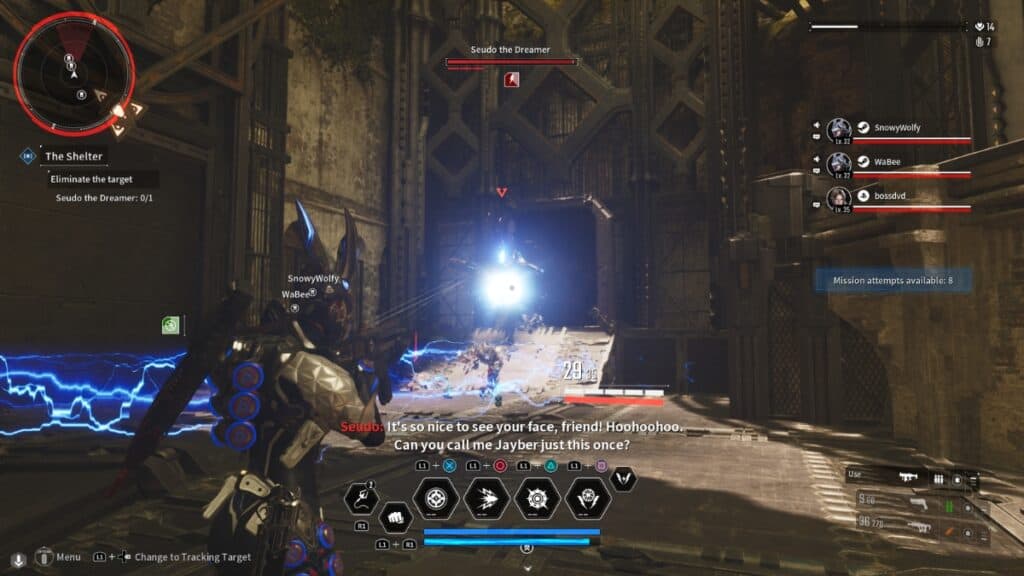Activate the crosshair target skill hexagon
Image resolution: width=1024 pixels, height=576 pixels.
(x=436, y=497)
